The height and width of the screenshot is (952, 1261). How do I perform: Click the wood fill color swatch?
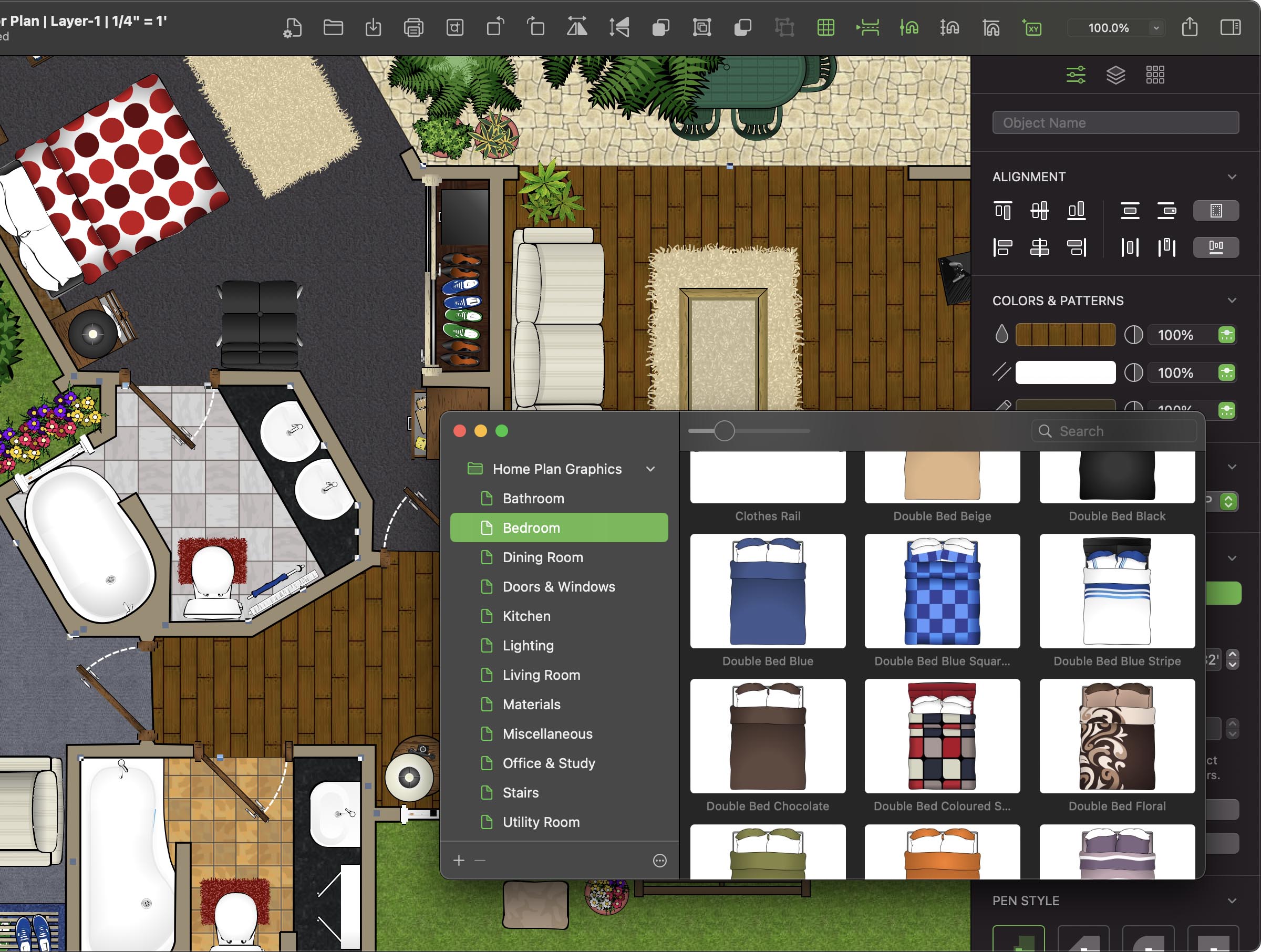1065,335
